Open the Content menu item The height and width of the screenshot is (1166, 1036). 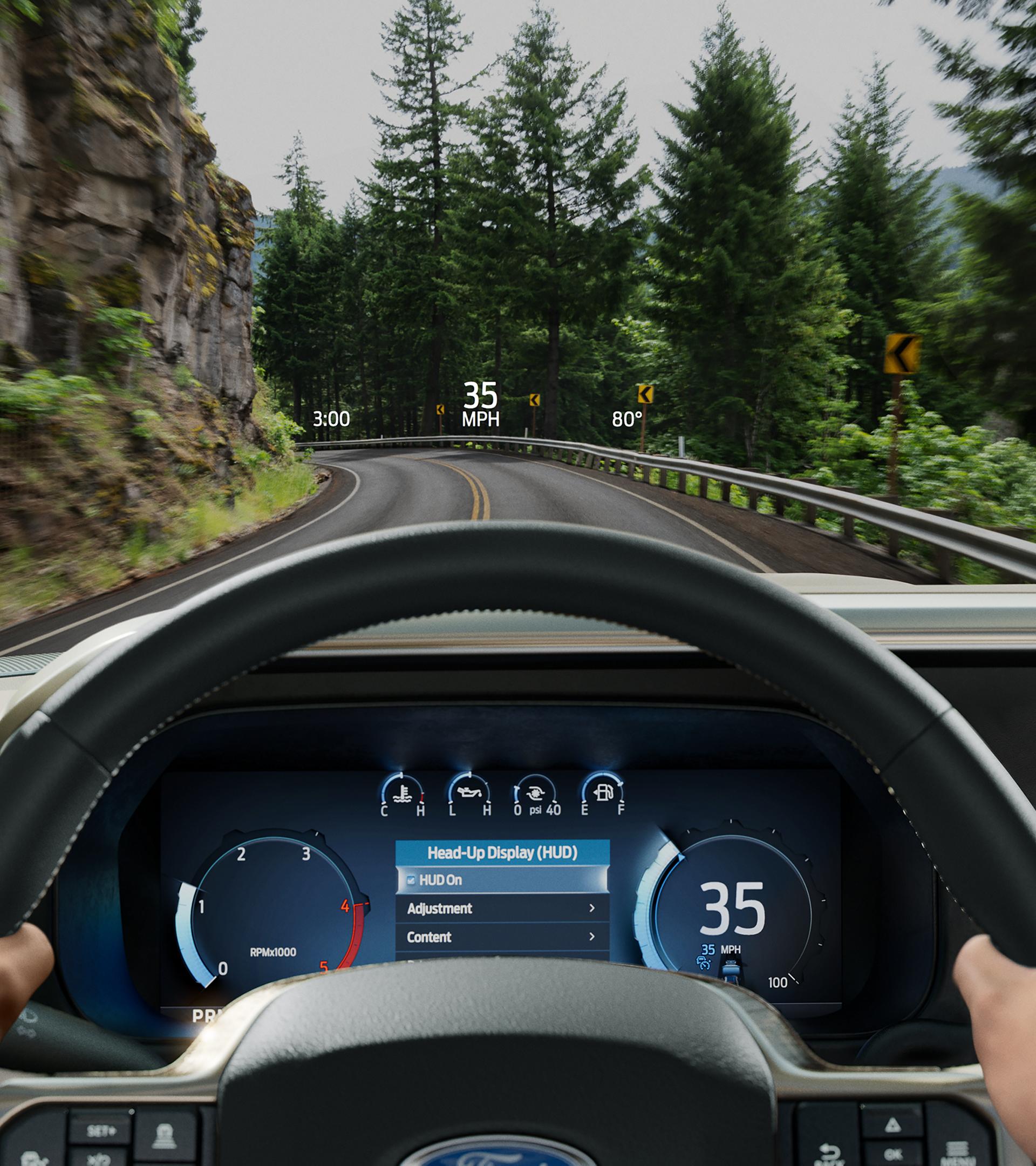pos(429,937)
